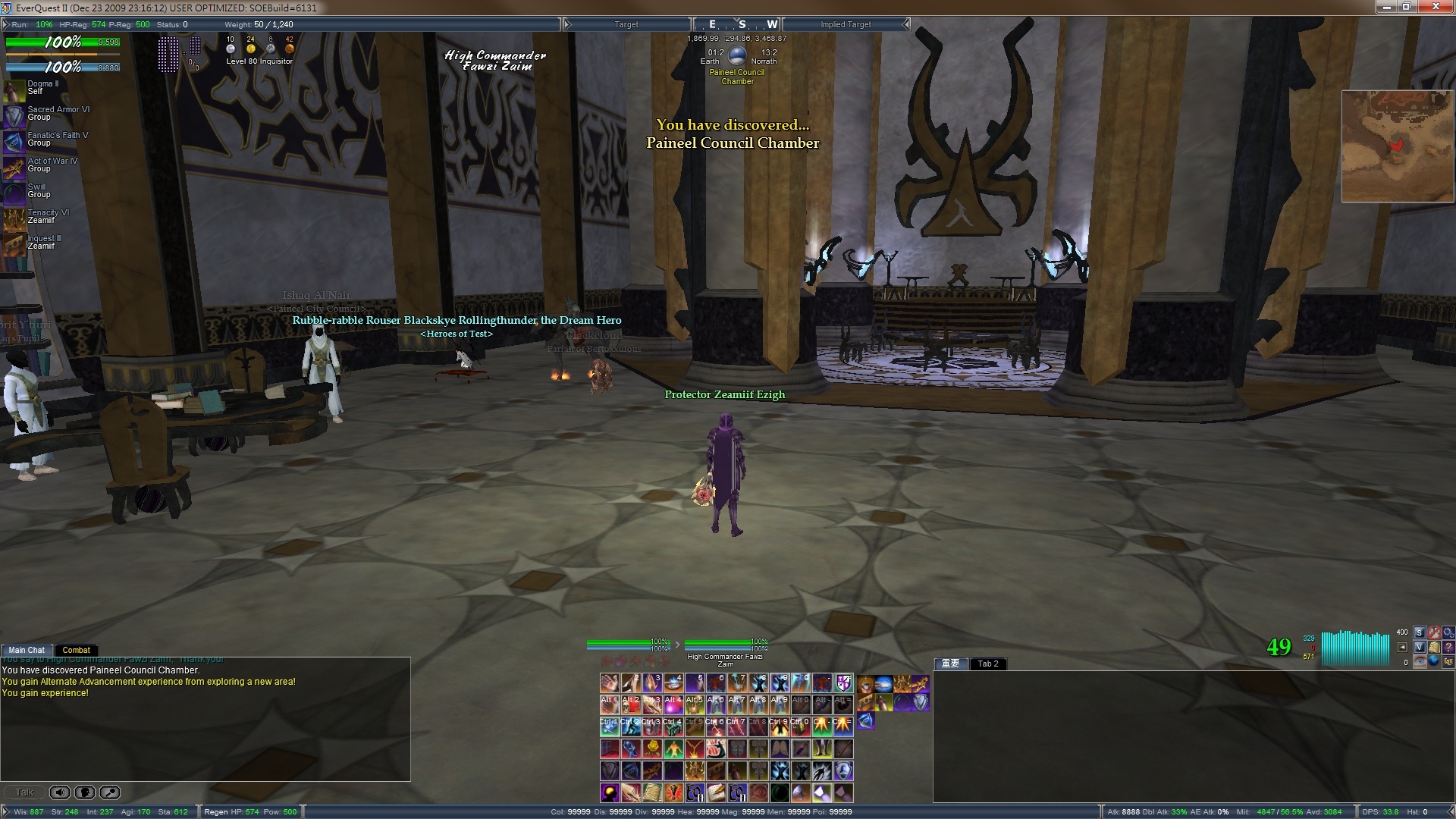Use the Alt 2 skull ability

coord(630,705)
